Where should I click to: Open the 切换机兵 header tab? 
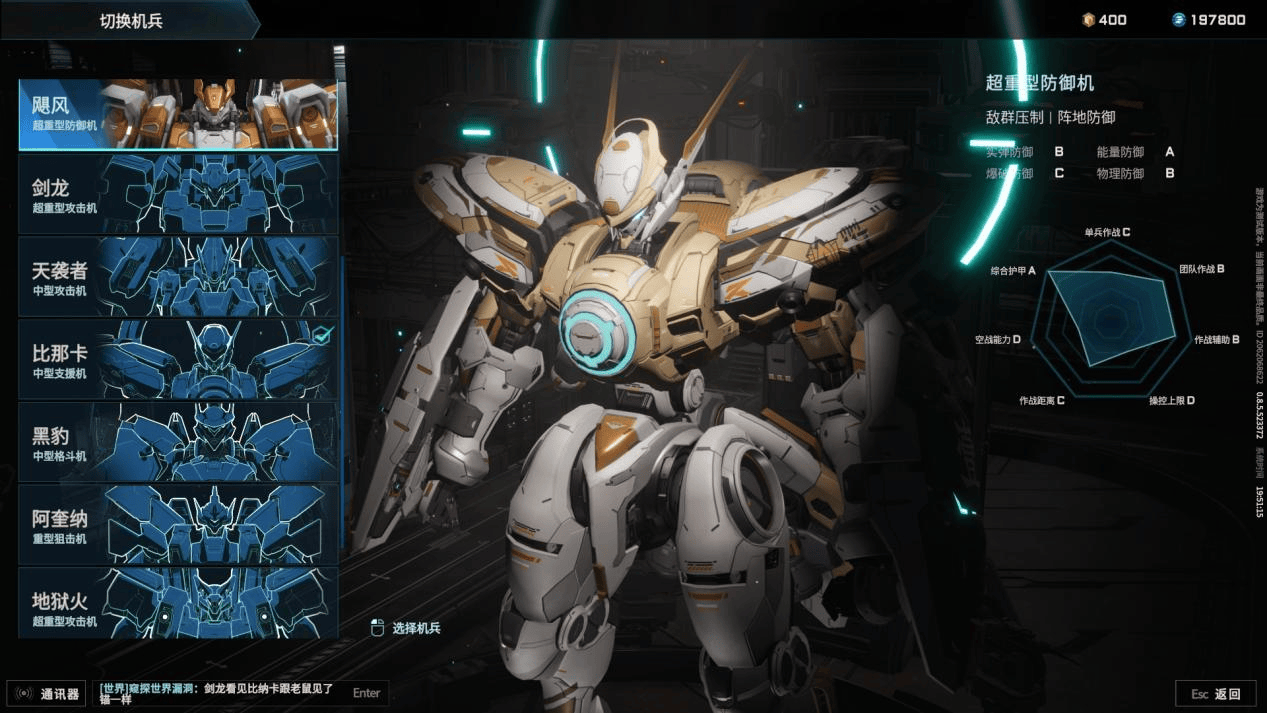point(130,20)
